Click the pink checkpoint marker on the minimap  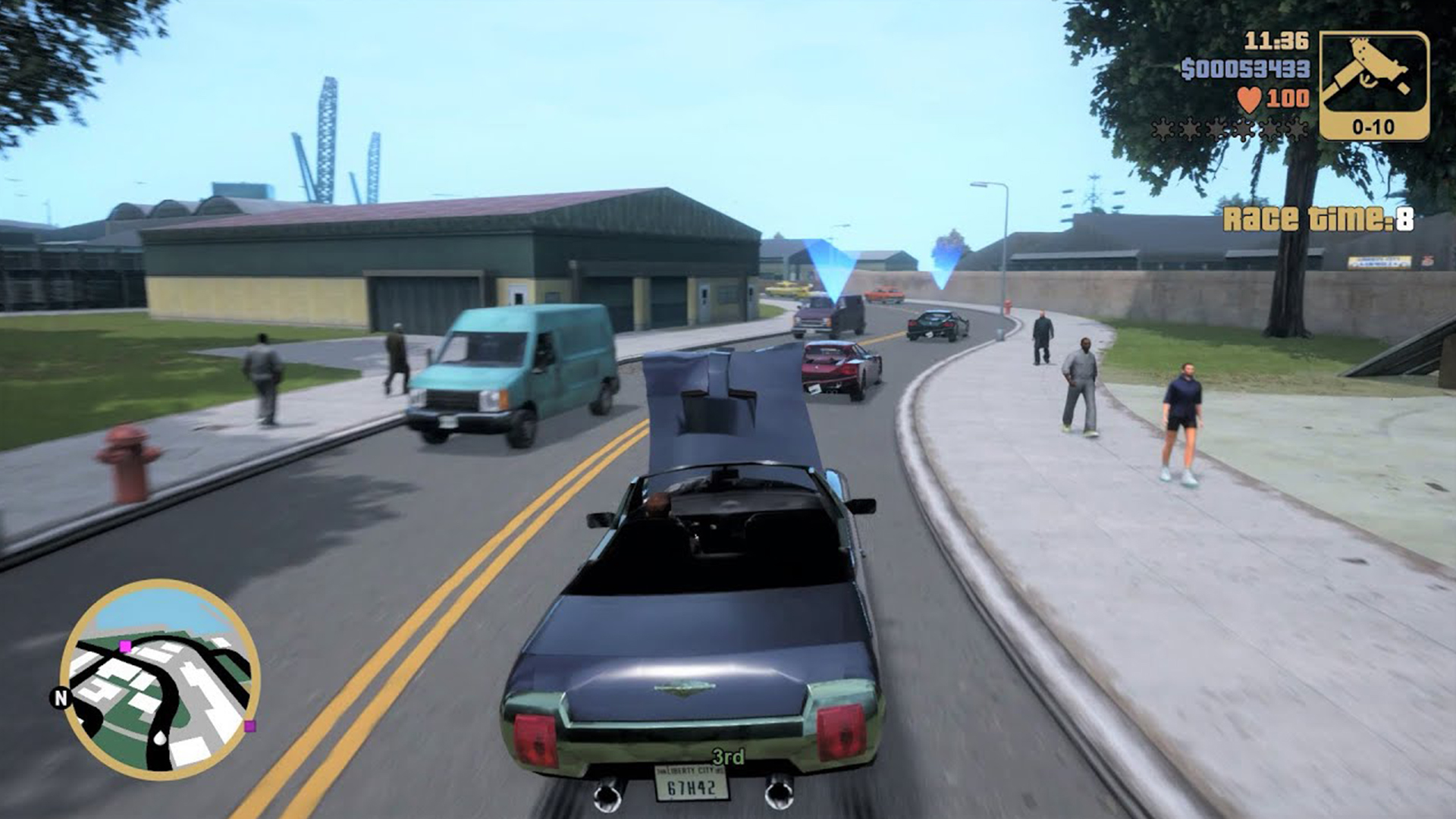click(x=124, y=646)
